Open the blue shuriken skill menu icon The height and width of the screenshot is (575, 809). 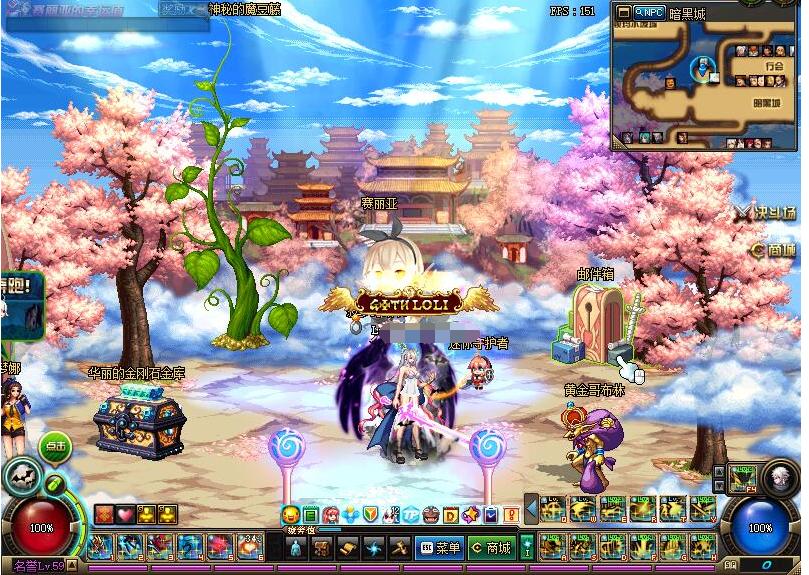(x=372, y=548)
